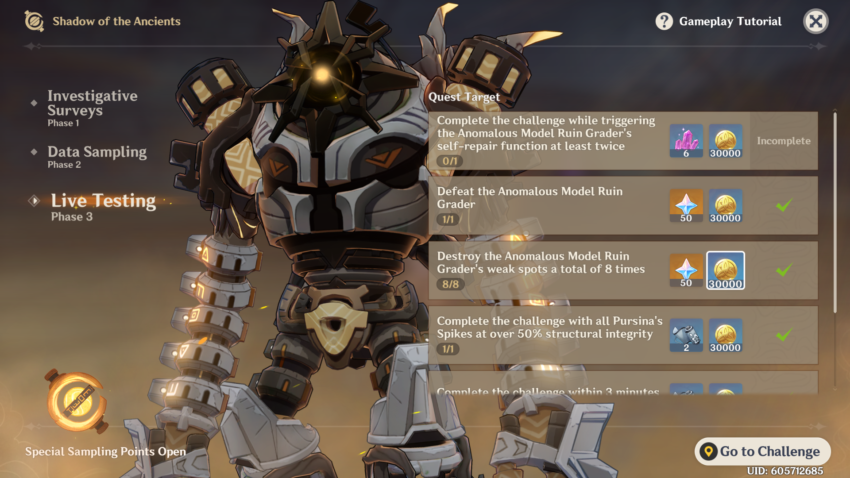The image size is (850, 478).
Task: Open the Special Sampling Points orange icon
Action: (x=75, y=400)
